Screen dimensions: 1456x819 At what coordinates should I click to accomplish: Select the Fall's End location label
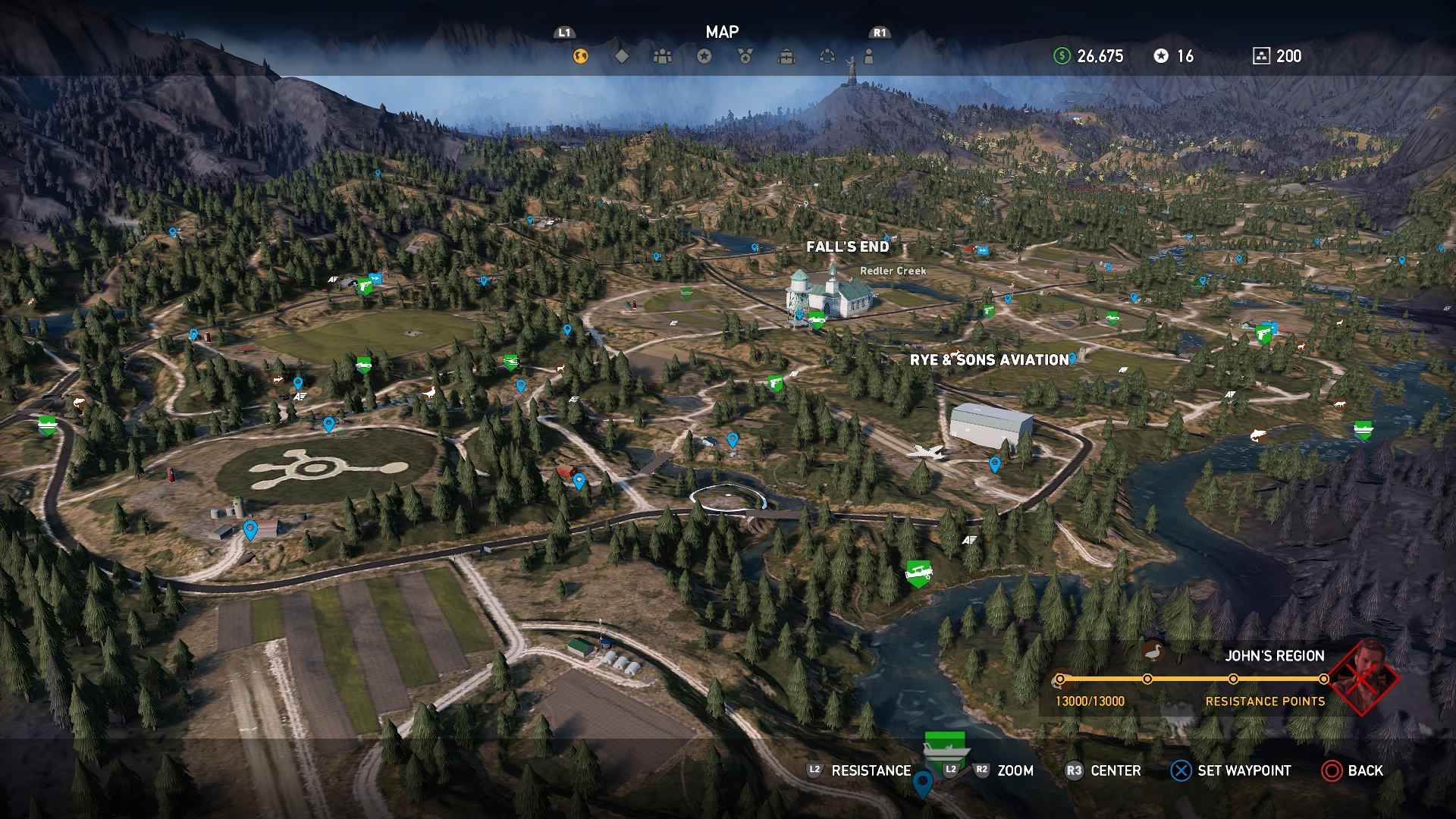point(847,246)
